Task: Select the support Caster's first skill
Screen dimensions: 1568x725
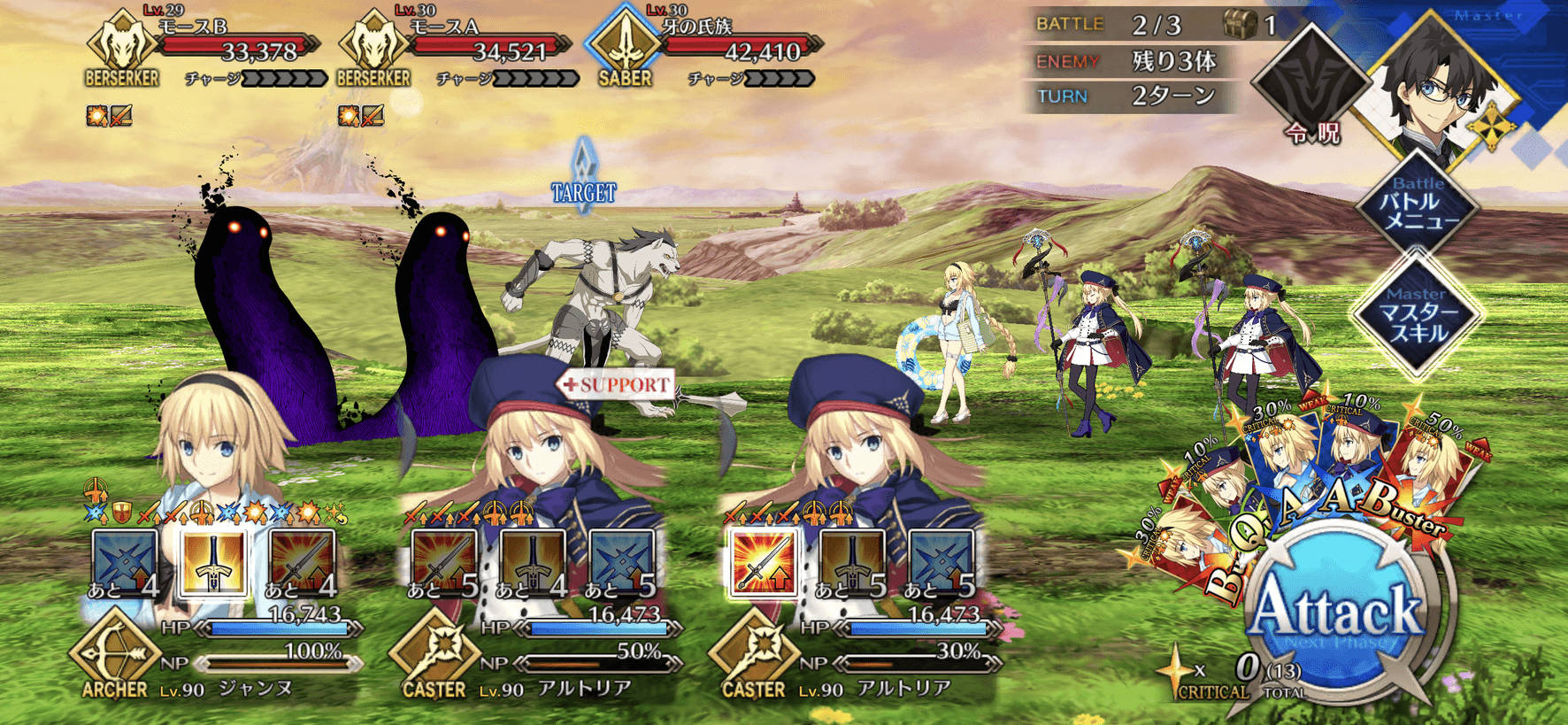Action: coord(444,561)
